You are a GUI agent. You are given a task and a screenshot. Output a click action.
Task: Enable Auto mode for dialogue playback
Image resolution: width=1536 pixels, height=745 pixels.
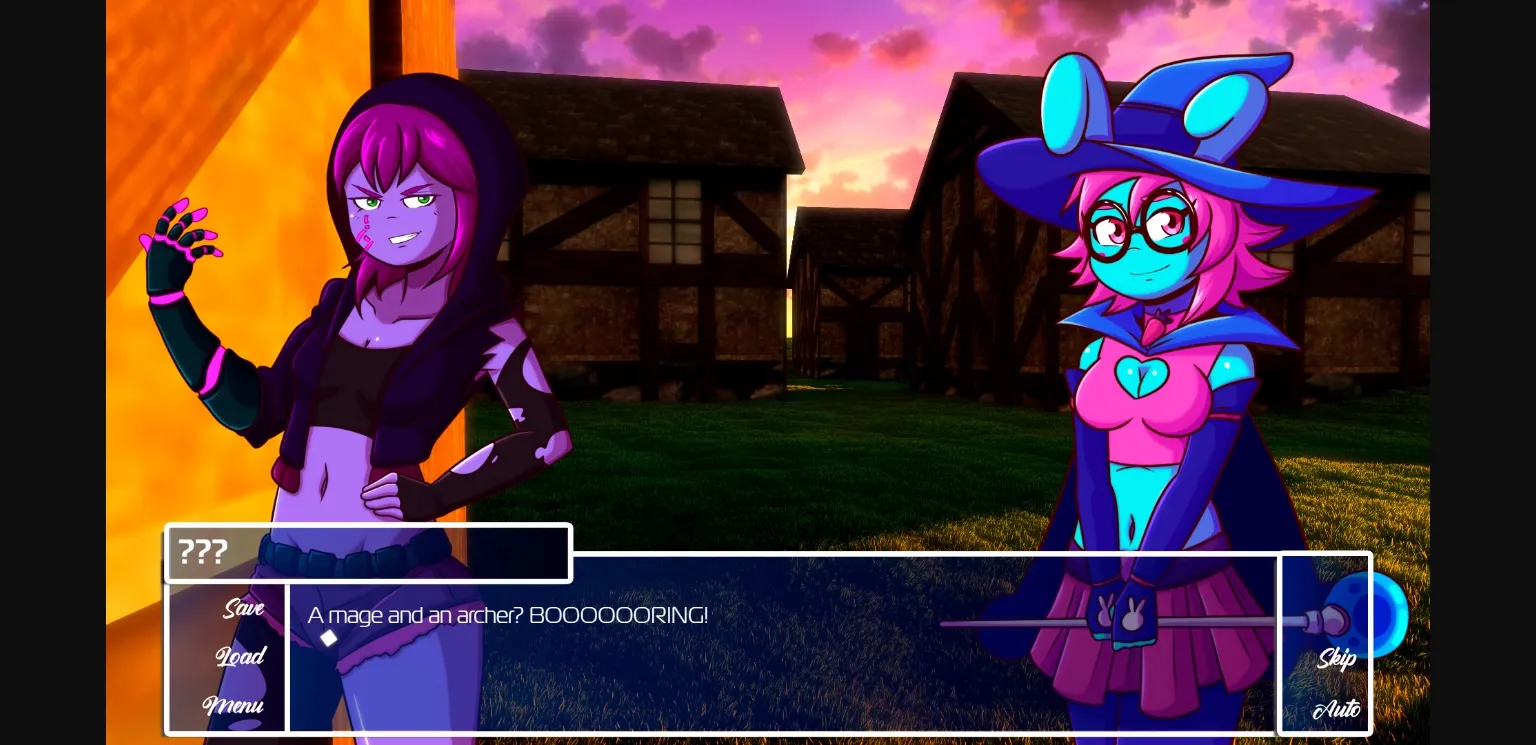point(1337,708)
